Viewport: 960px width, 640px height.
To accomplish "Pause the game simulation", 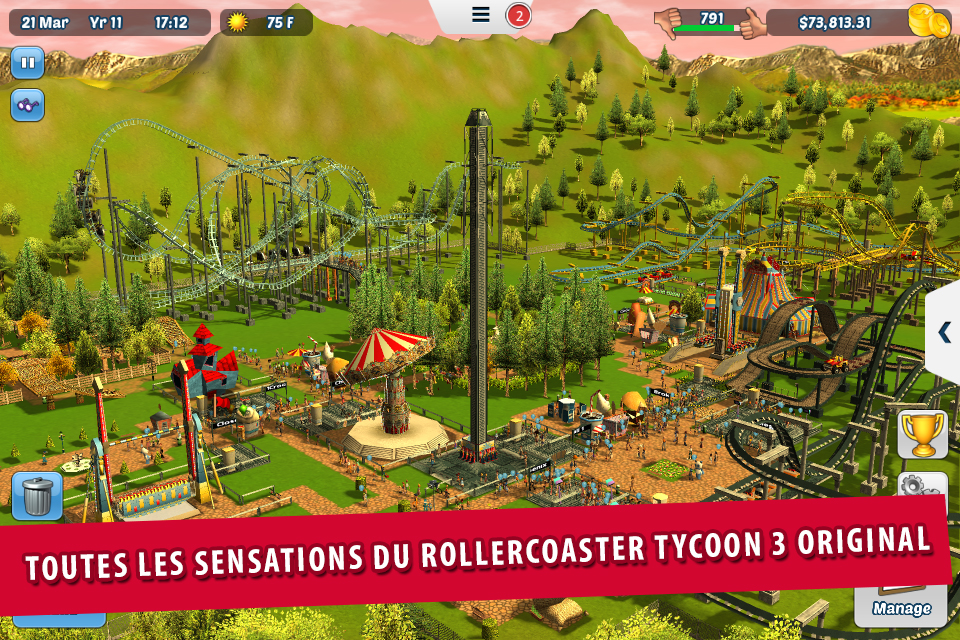I will tap(28, 63).
